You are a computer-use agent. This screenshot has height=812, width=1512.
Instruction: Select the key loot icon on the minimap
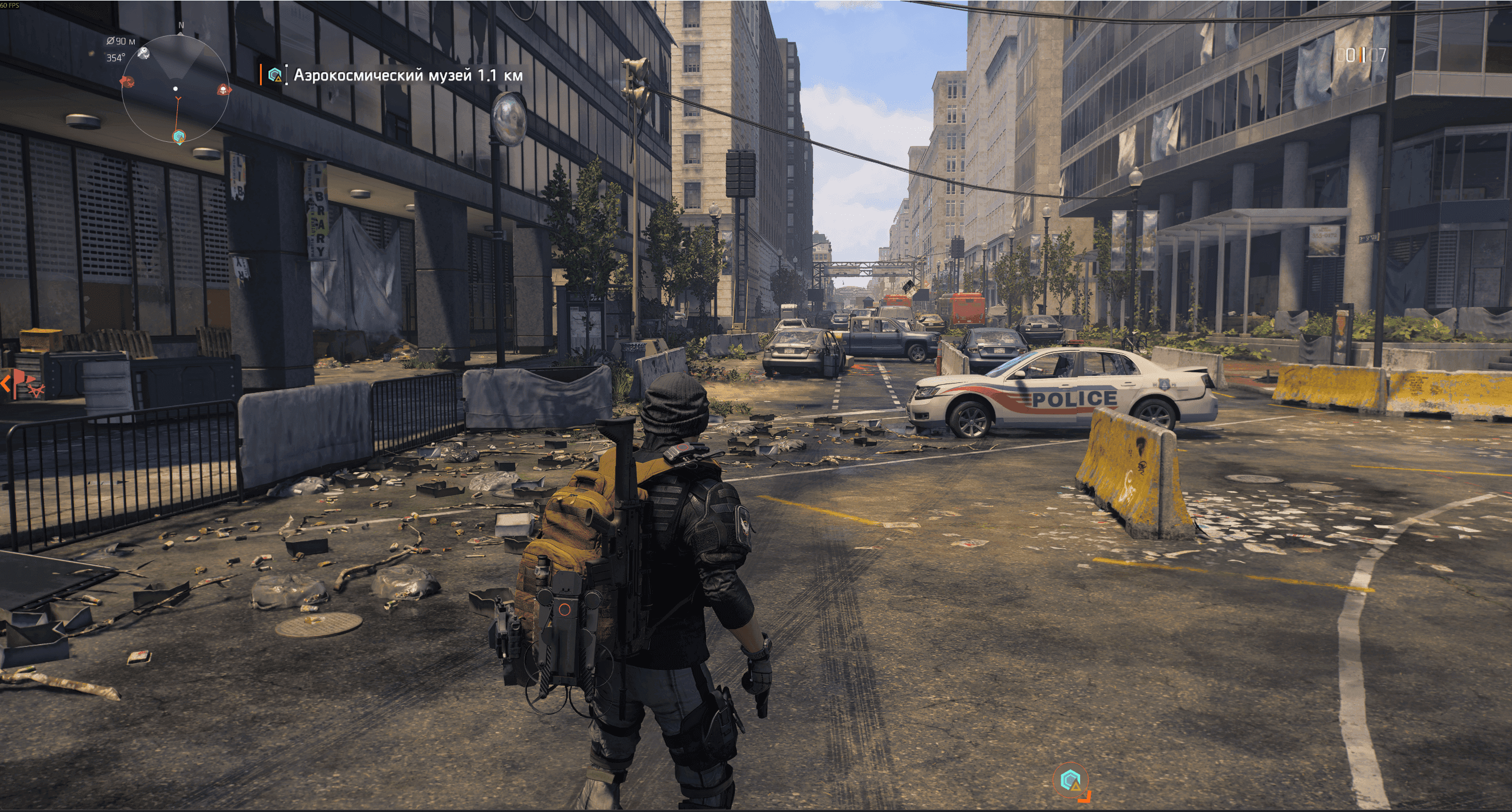point(144,54)
